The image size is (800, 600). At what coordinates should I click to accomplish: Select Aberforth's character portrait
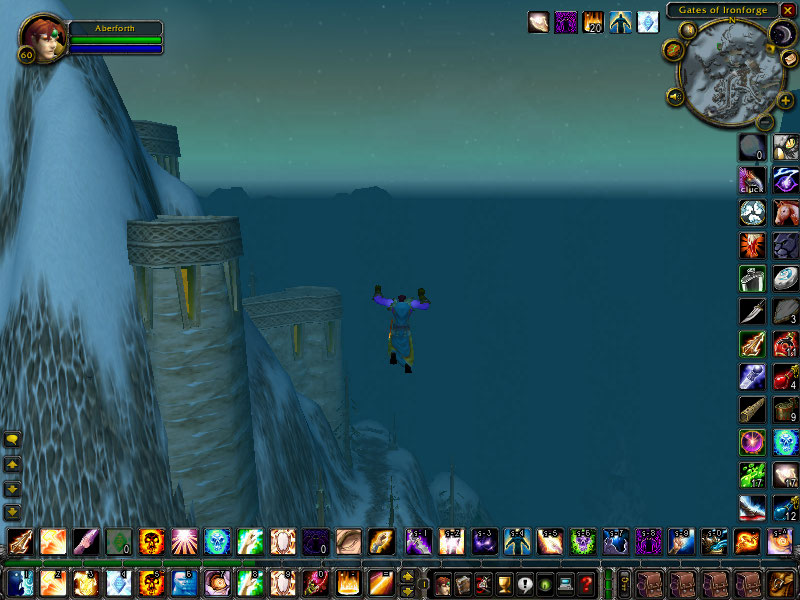click(x=40, y=37)
